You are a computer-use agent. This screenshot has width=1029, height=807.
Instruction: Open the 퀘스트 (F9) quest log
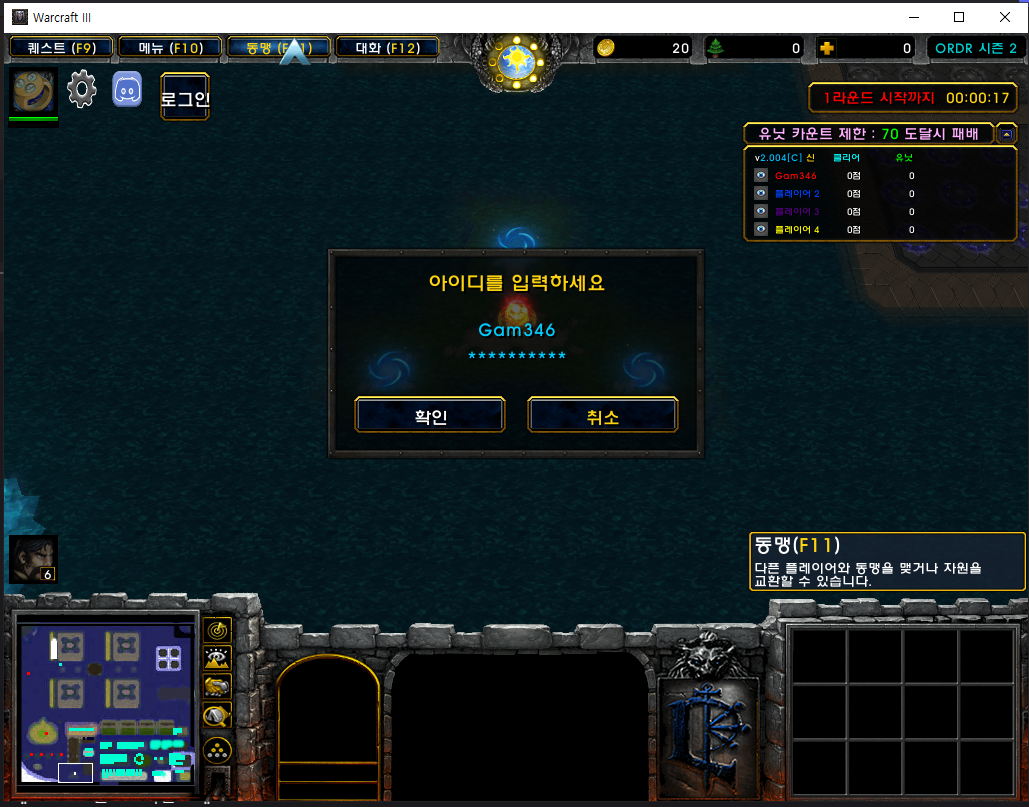click(x=62, y=47)
